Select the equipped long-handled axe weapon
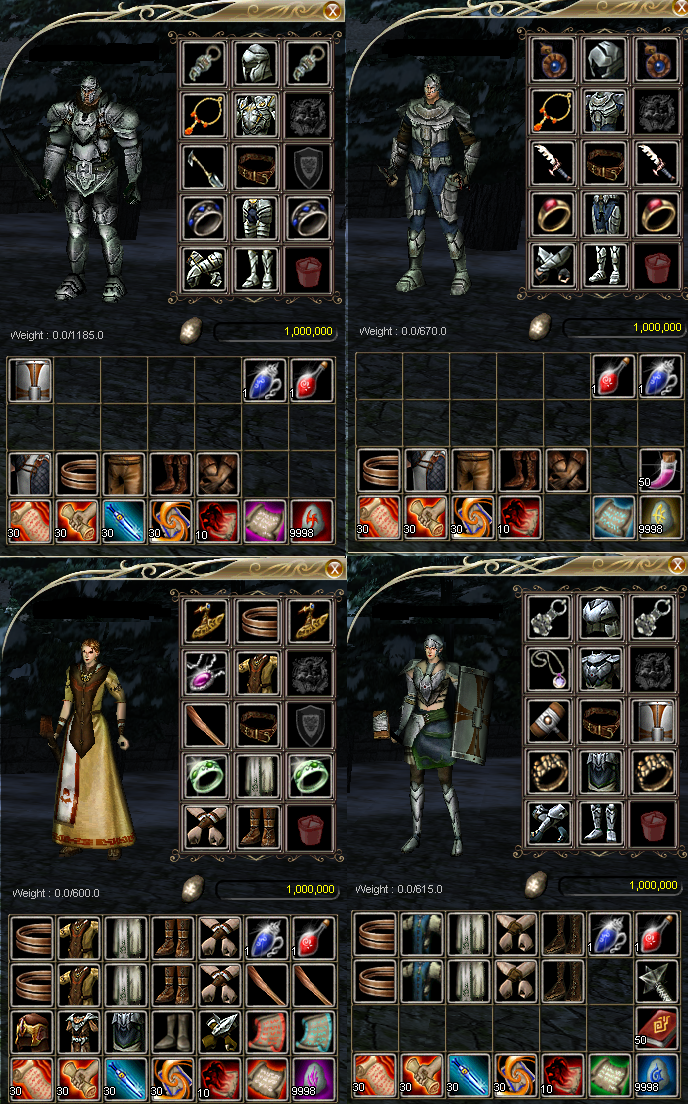This screenshot has height=1104, width=688. (x=205, y=165)
